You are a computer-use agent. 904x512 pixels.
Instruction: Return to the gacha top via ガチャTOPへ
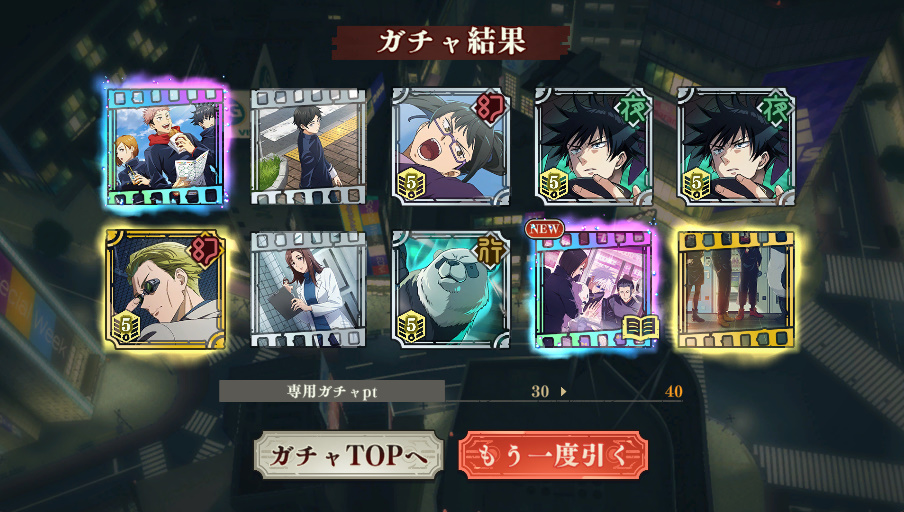click(346, 456)
